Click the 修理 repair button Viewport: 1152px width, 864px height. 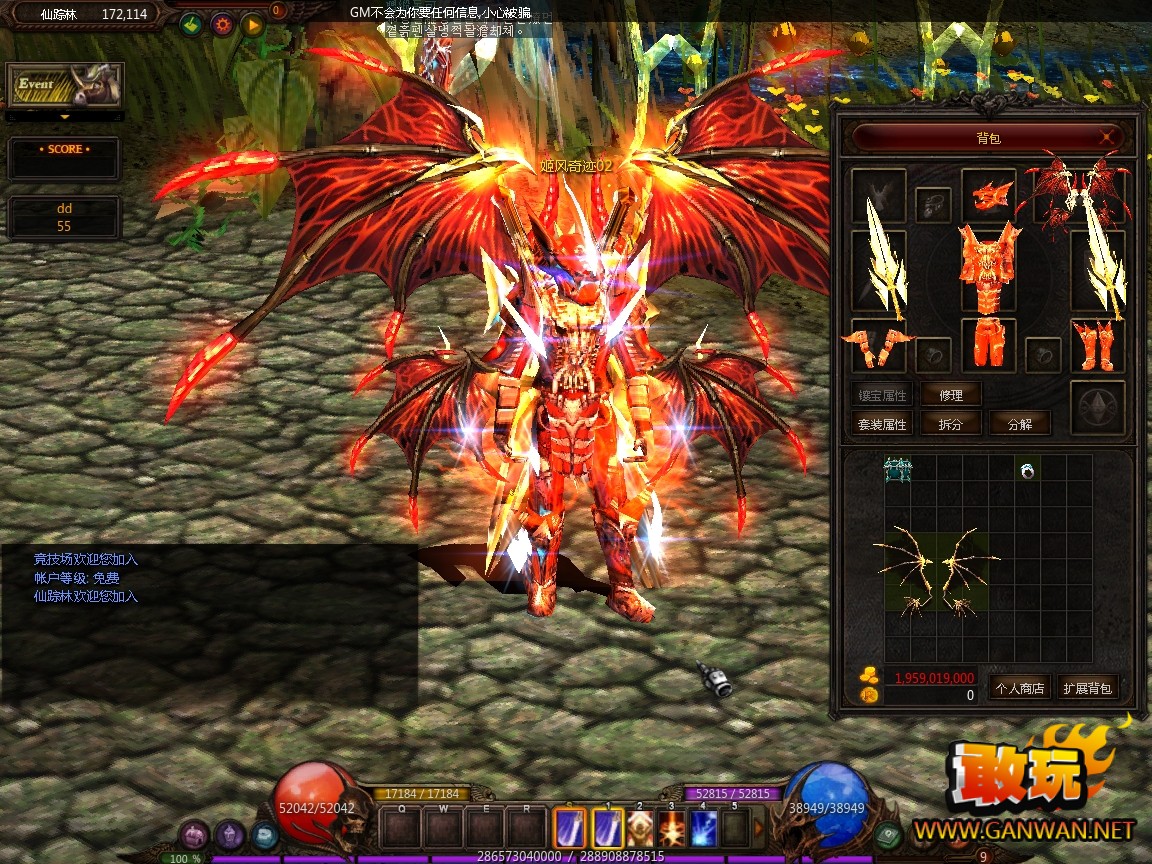950,395
